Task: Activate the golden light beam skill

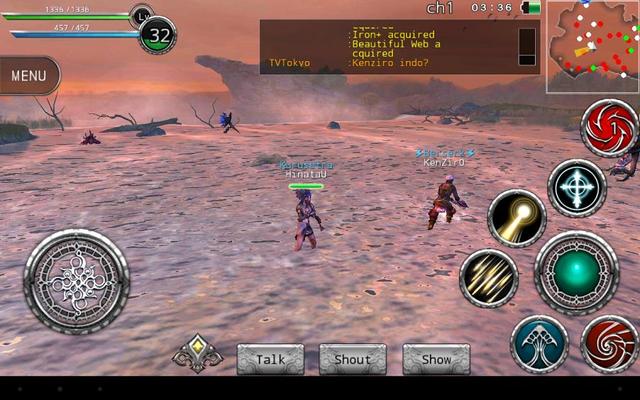Action: [517, 218]
